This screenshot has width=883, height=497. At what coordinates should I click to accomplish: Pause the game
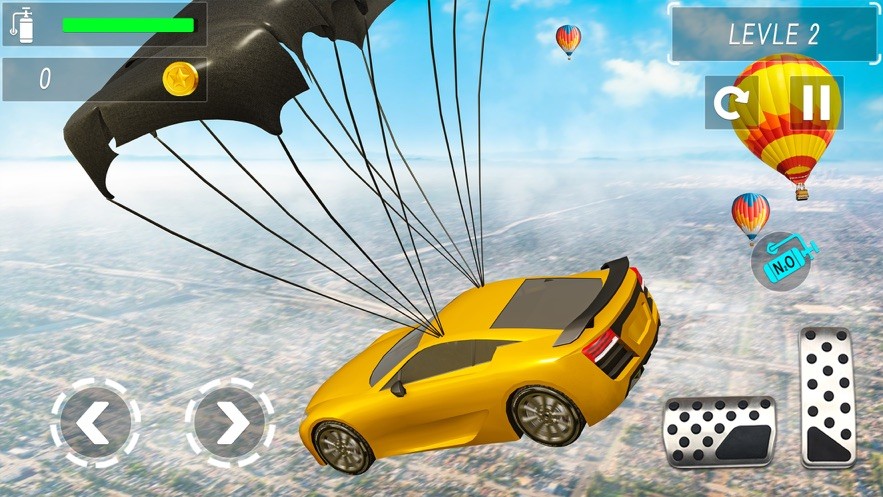point(816,102)
